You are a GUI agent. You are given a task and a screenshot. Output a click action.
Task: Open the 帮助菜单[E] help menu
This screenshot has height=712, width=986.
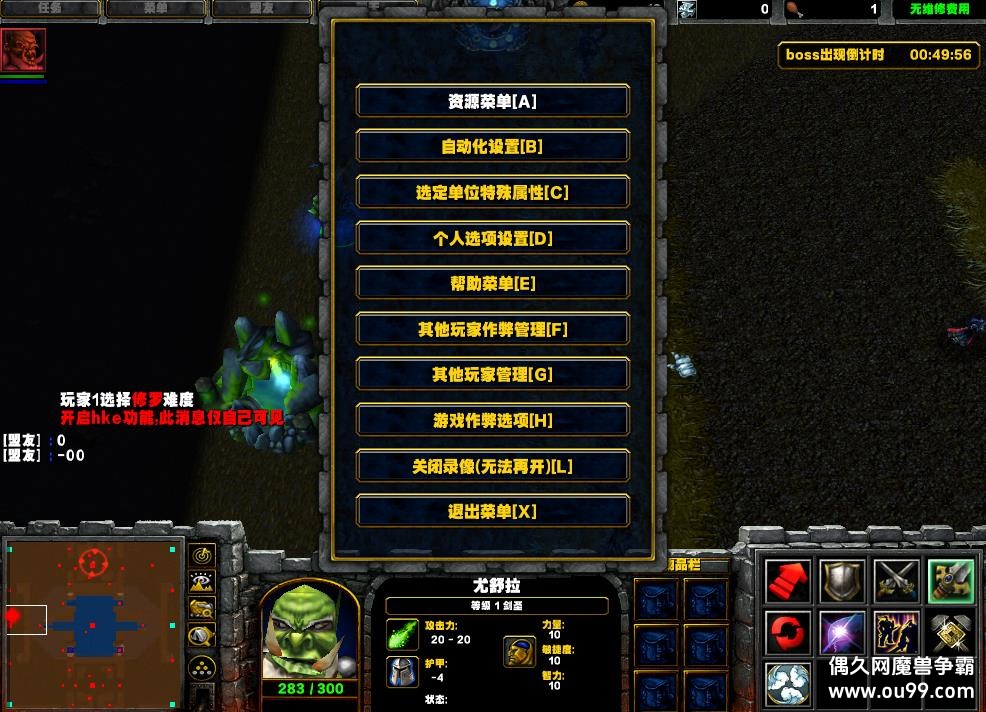[492, 284]
